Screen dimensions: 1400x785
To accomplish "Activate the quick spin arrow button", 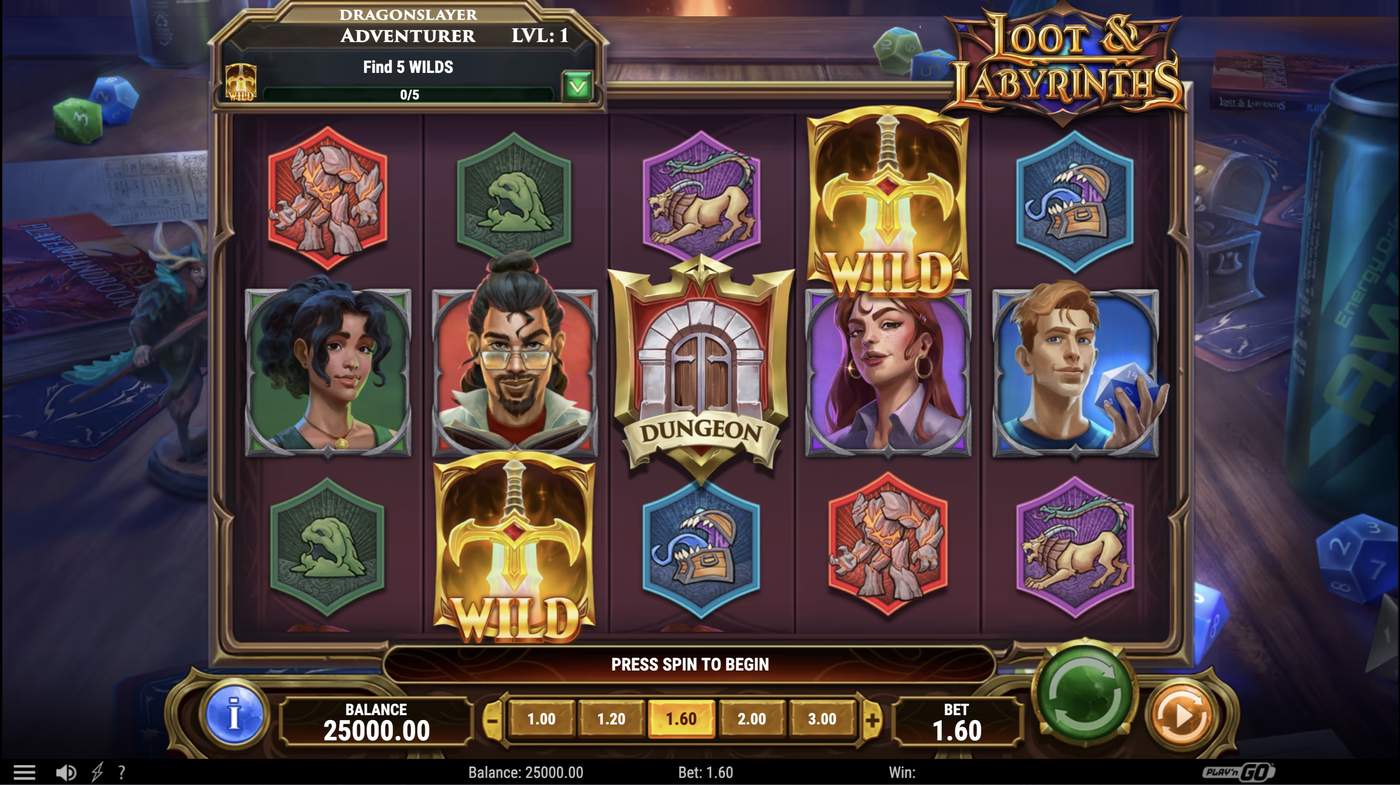I will (1183, 714).
